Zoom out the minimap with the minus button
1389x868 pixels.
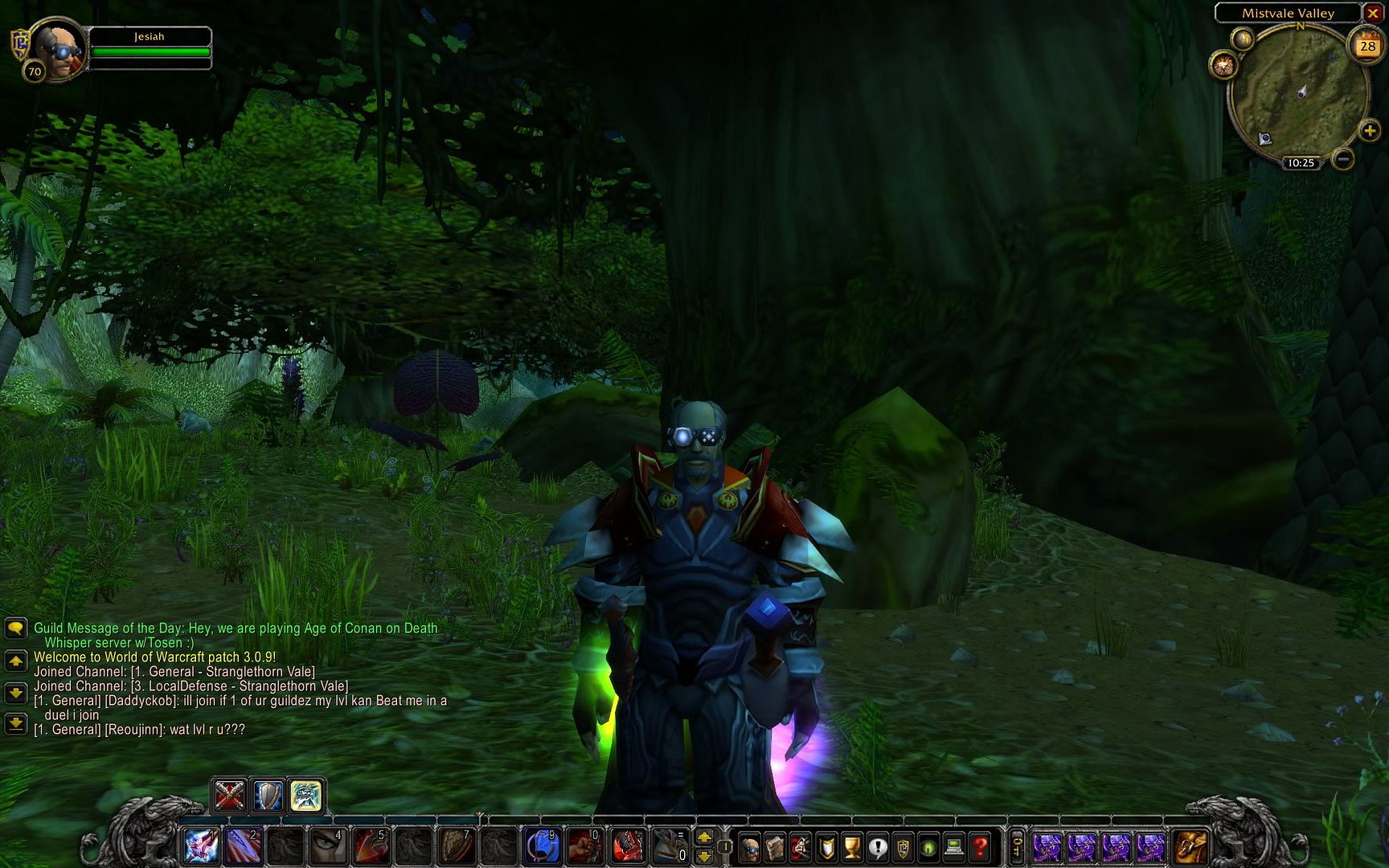1342,159
